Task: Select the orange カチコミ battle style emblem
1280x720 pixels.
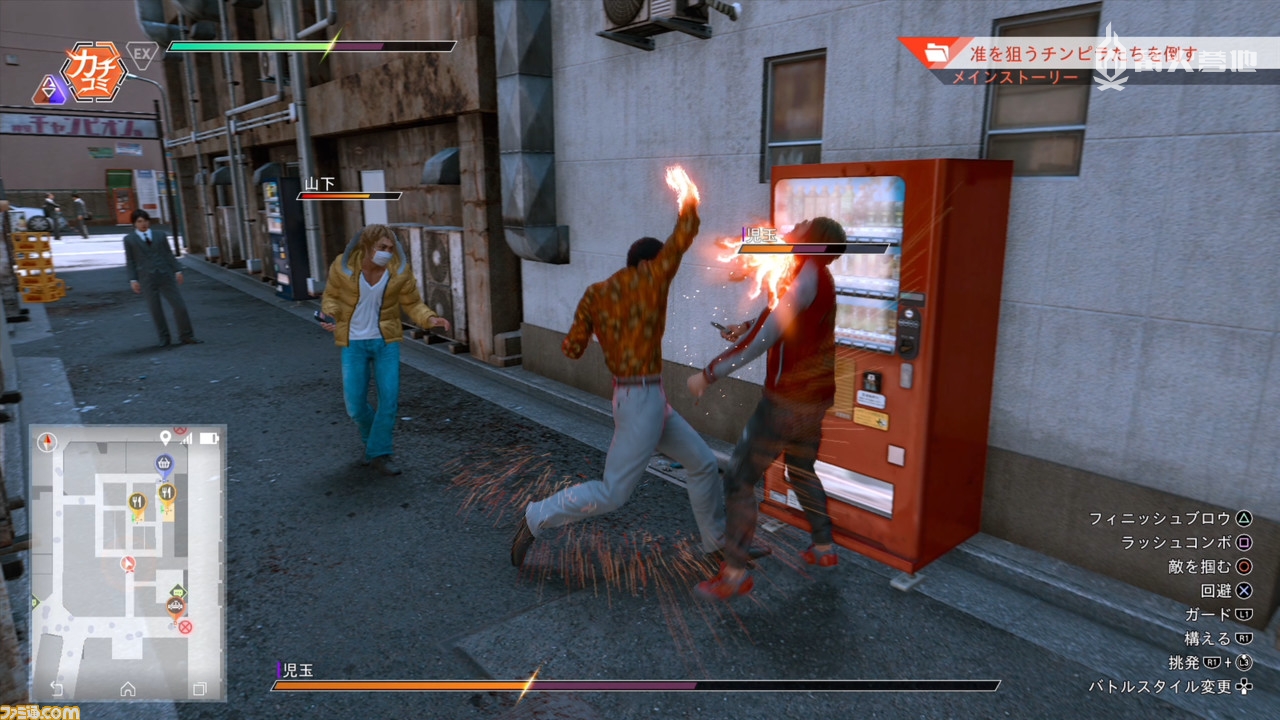Action: pyautogui.click(x=92, y=70)
